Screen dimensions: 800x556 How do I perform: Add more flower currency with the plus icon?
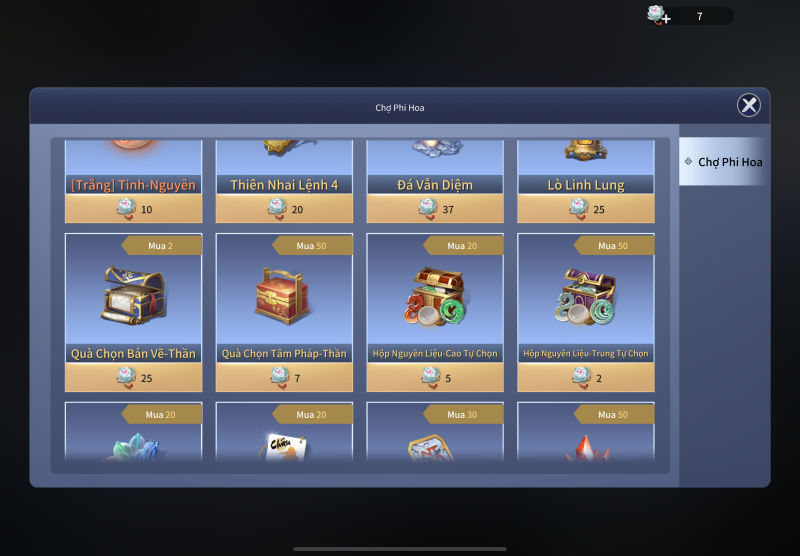pos(657,15)
